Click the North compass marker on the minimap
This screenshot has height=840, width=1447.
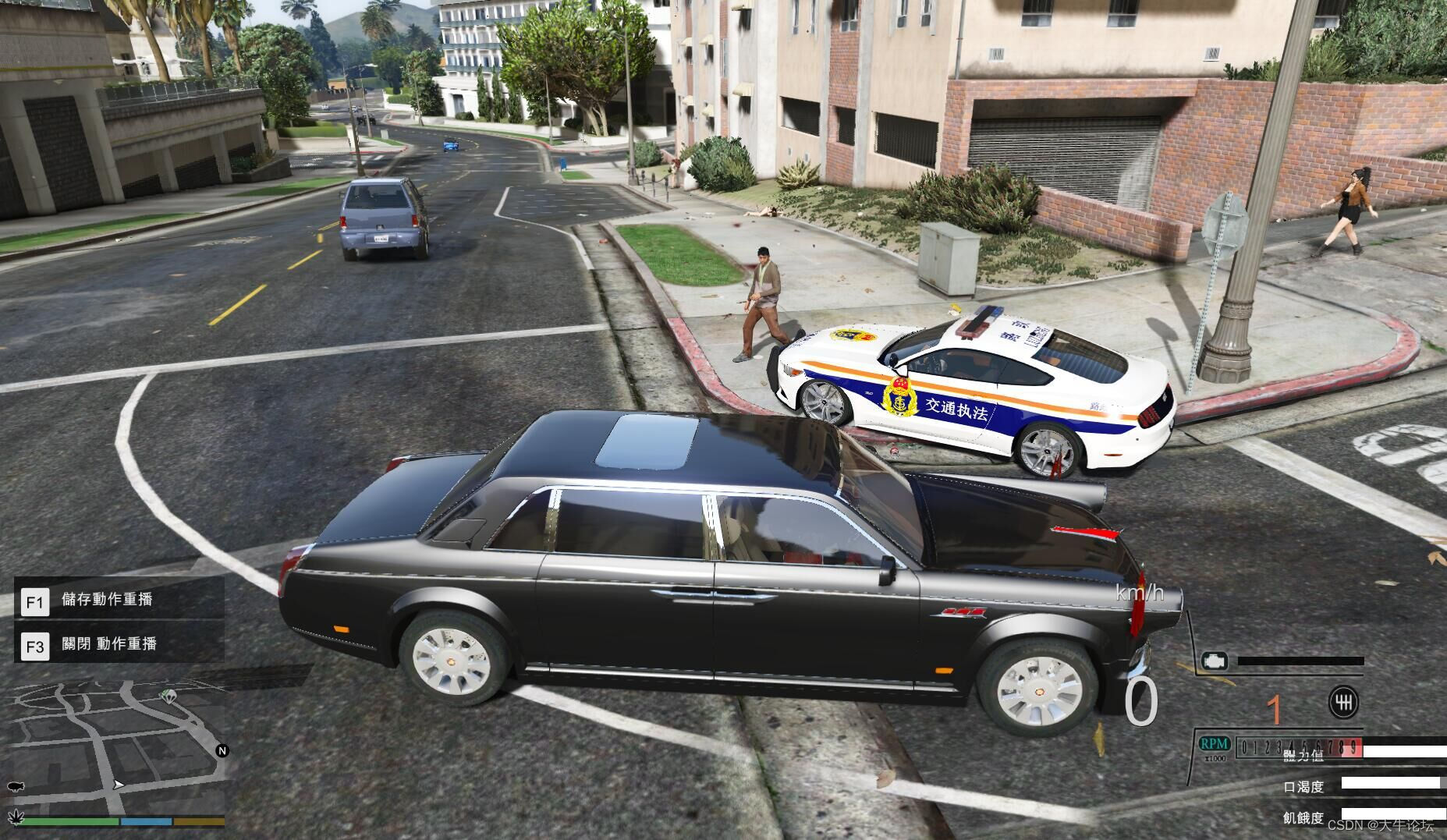tap(223, 750)
